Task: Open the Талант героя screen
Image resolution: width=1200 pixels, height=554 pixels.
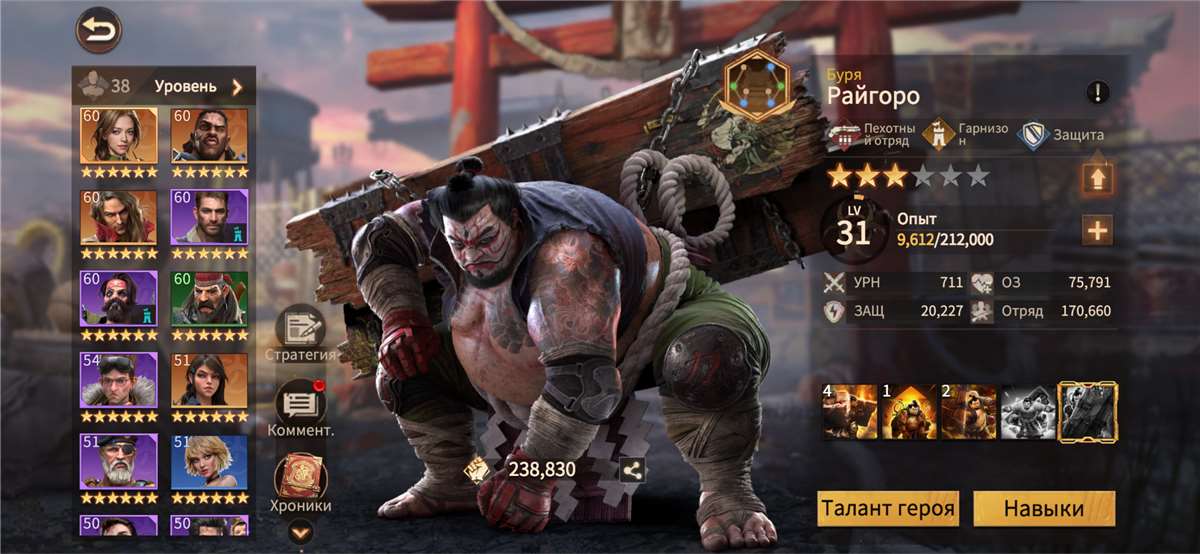Action: (887, 508)
